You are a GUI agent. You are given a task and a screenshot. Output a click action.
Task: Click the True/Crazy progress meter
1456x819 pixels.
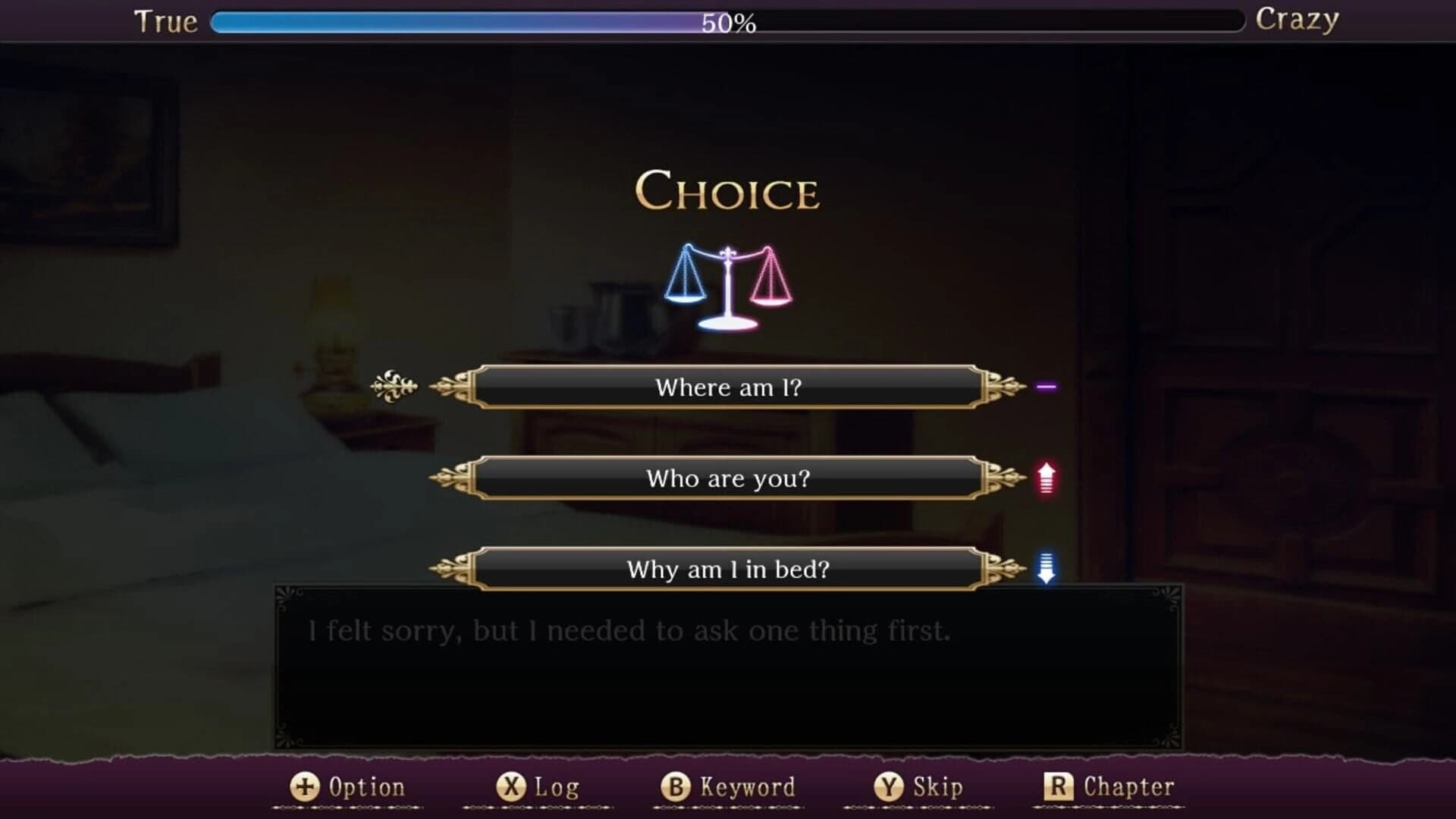coord(724,21)
